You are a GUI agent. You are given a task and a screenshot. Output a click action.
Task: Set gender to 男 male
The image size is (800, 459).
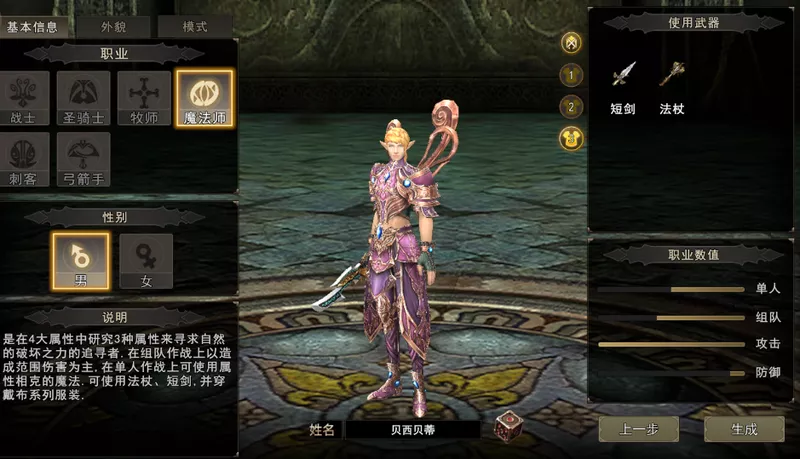[x=80, y=260]
